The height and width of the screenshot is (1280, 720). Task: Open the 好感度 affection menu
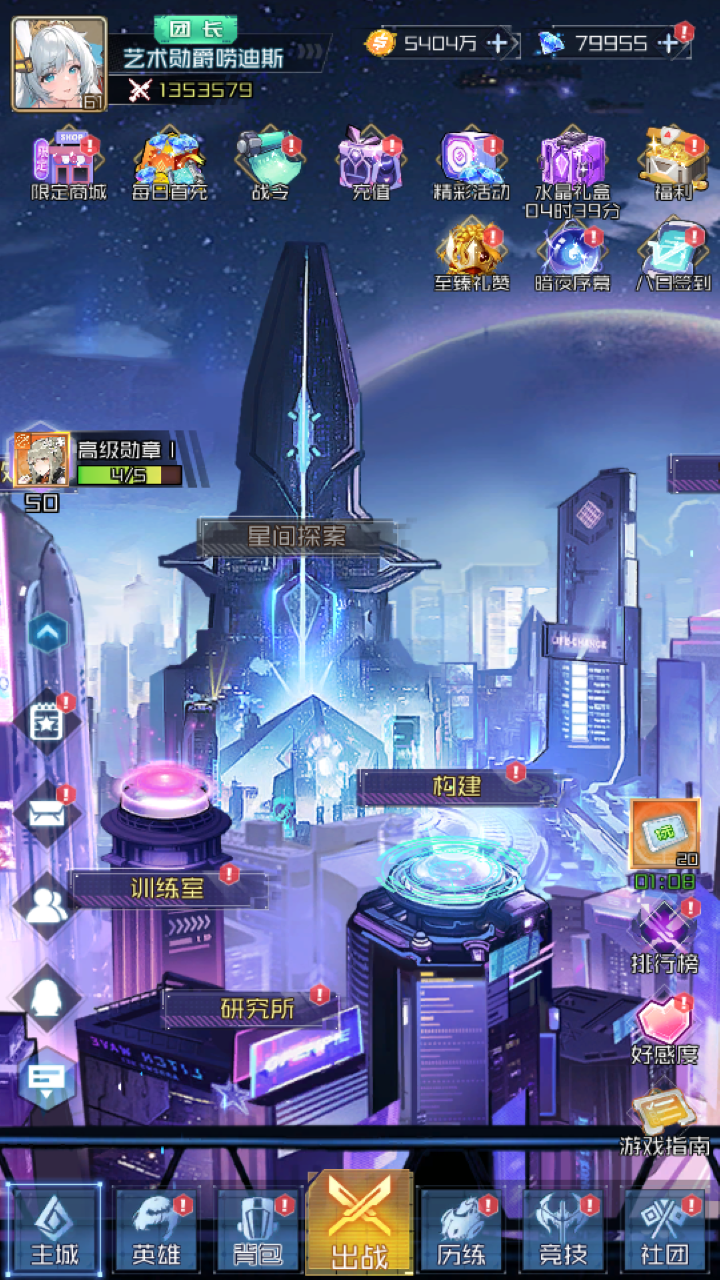click(x=664, y=1028)
